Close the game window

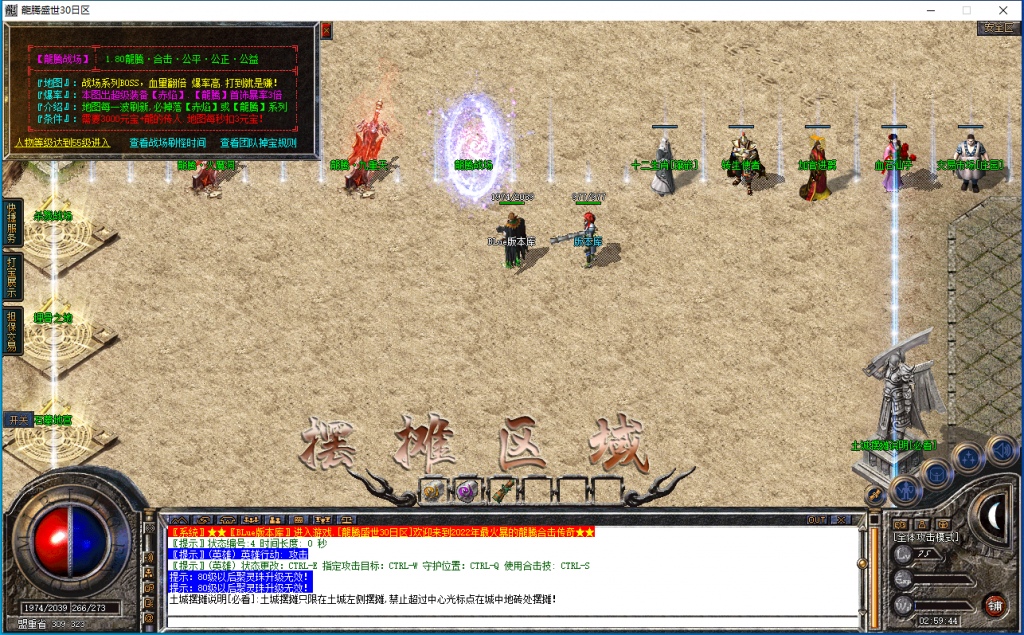pos(1001,10)
